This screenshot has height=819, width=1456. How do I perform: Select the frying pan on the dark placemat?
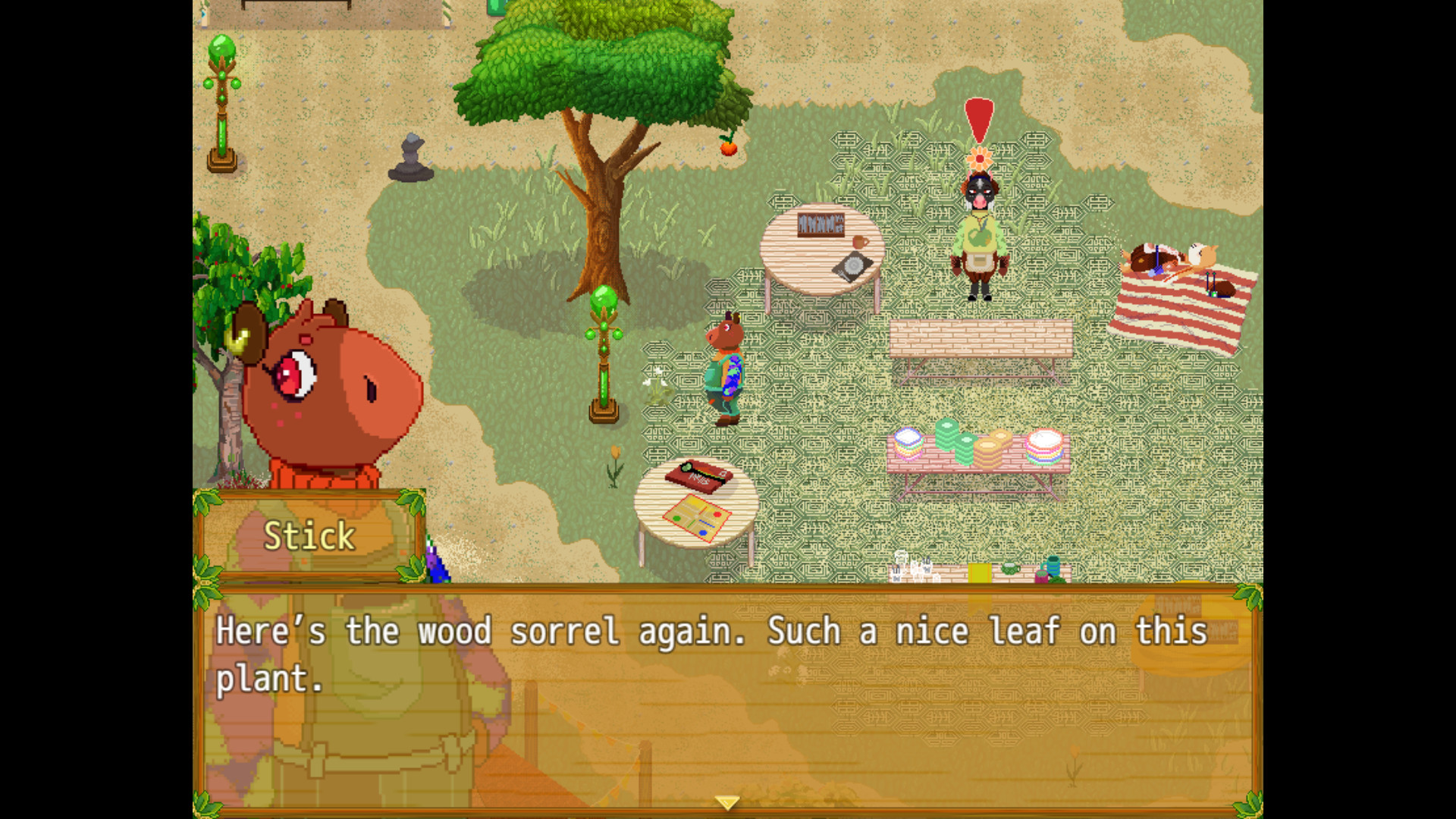(853, 265)
